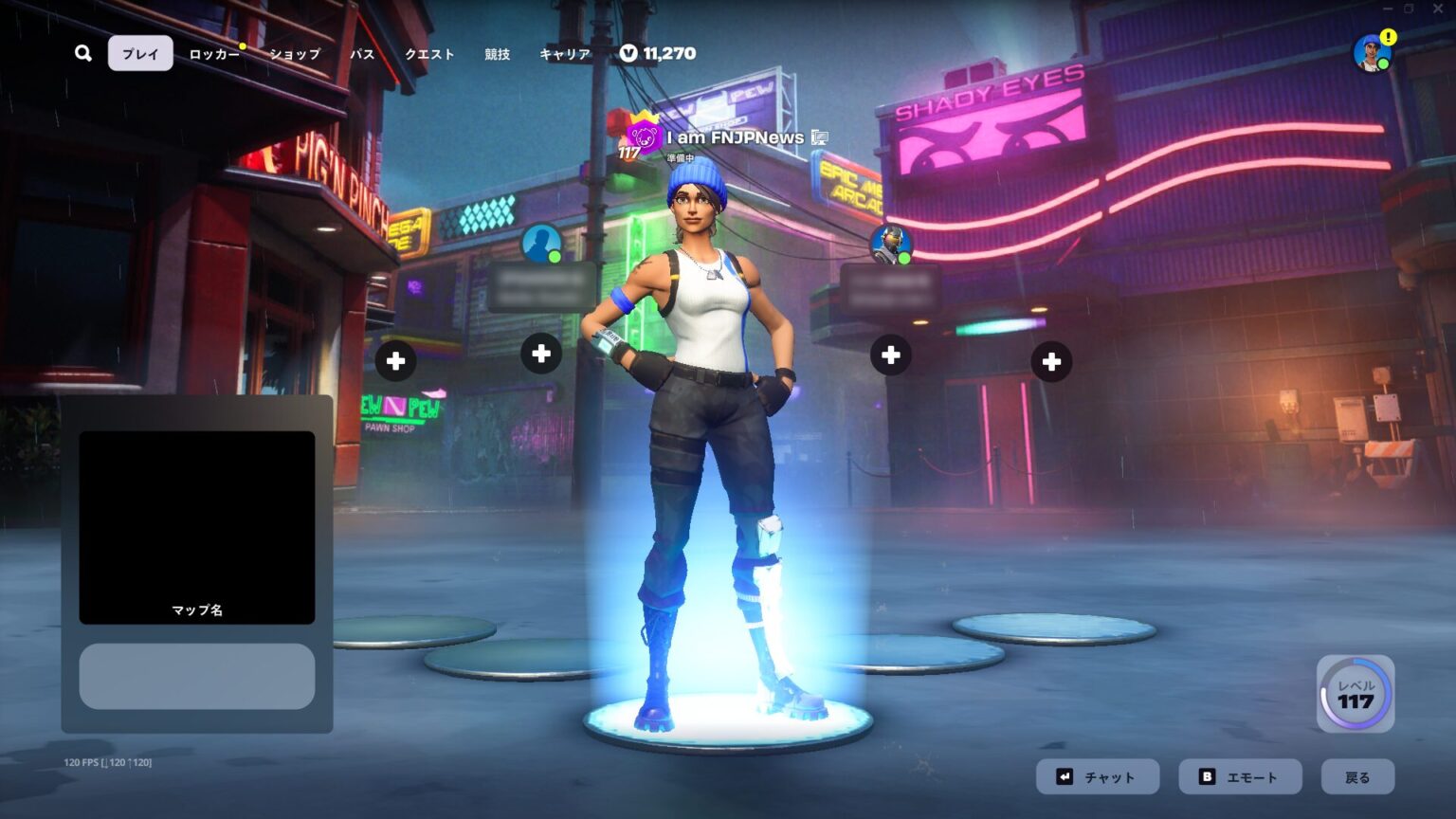Go to the パス tab

(362, 54)
